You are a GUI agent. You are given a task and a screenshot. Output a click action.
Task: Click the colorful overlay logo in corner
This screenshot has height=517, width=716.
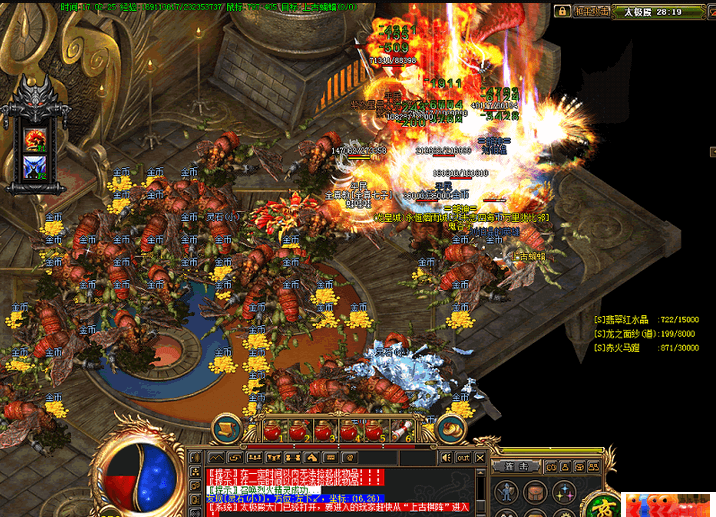(x=667, y=504)
